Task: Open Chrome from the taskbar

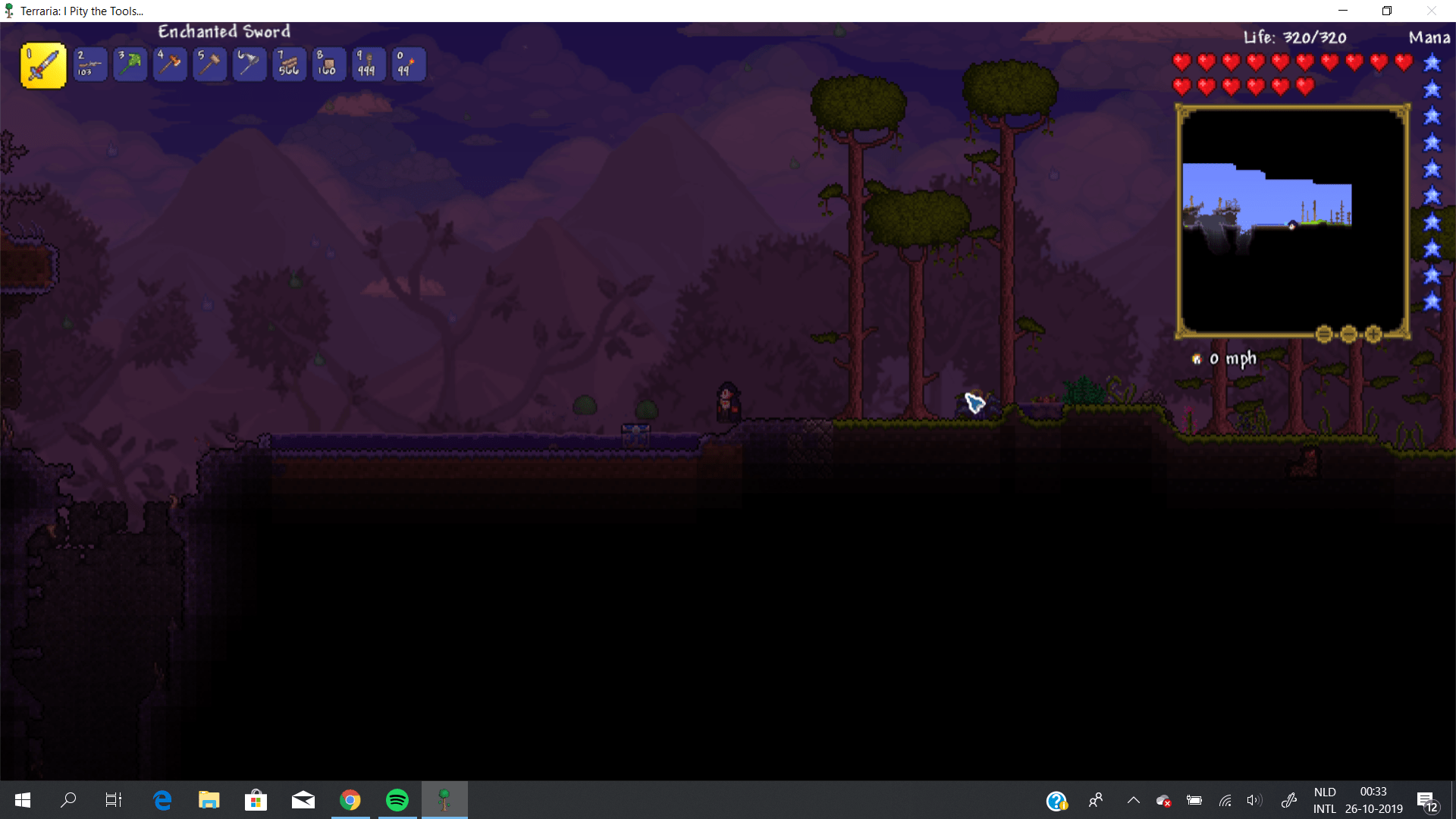Action: pos(350,800)
